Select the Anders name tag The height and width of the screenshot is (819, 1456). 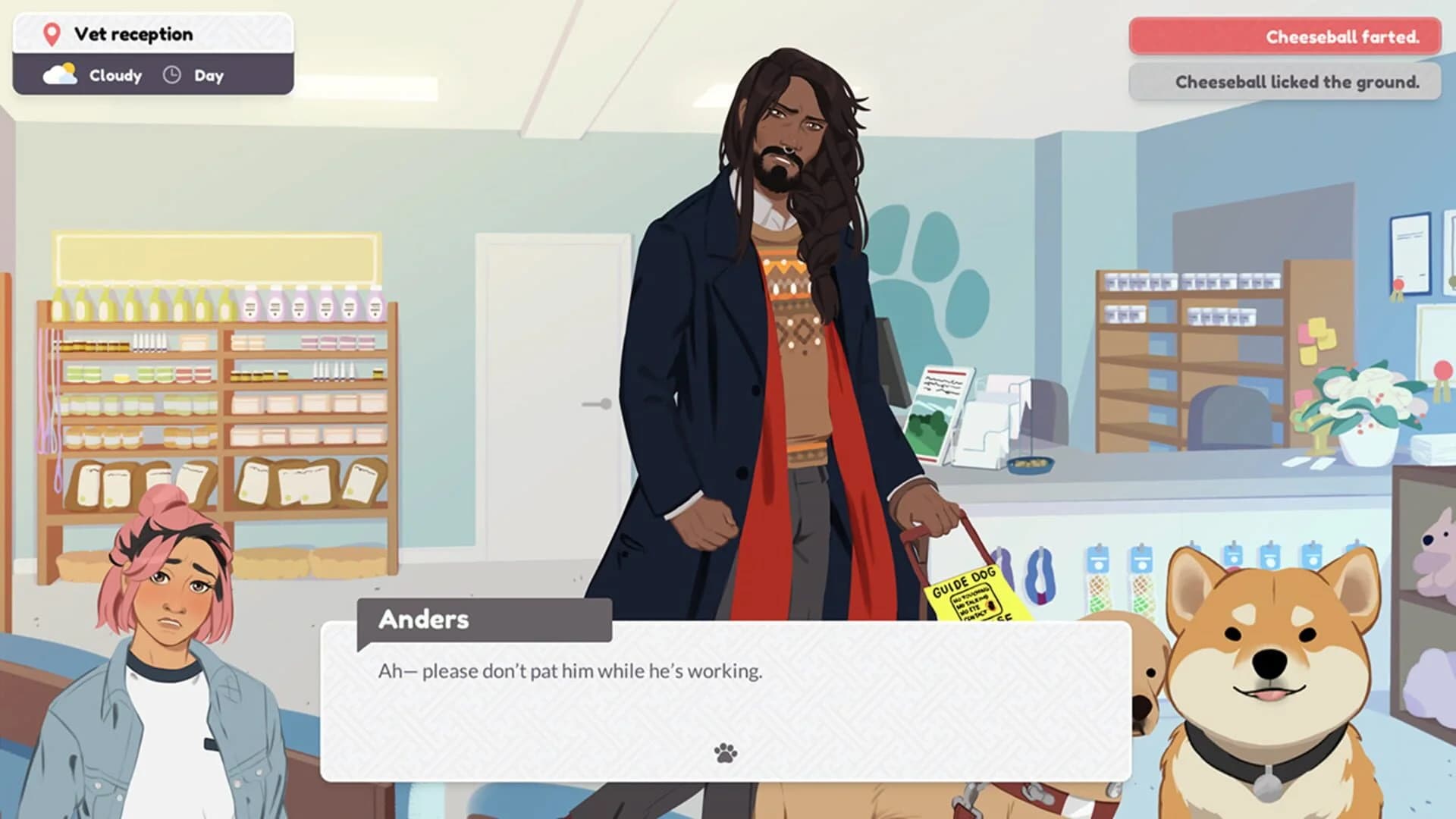[425, 620]
